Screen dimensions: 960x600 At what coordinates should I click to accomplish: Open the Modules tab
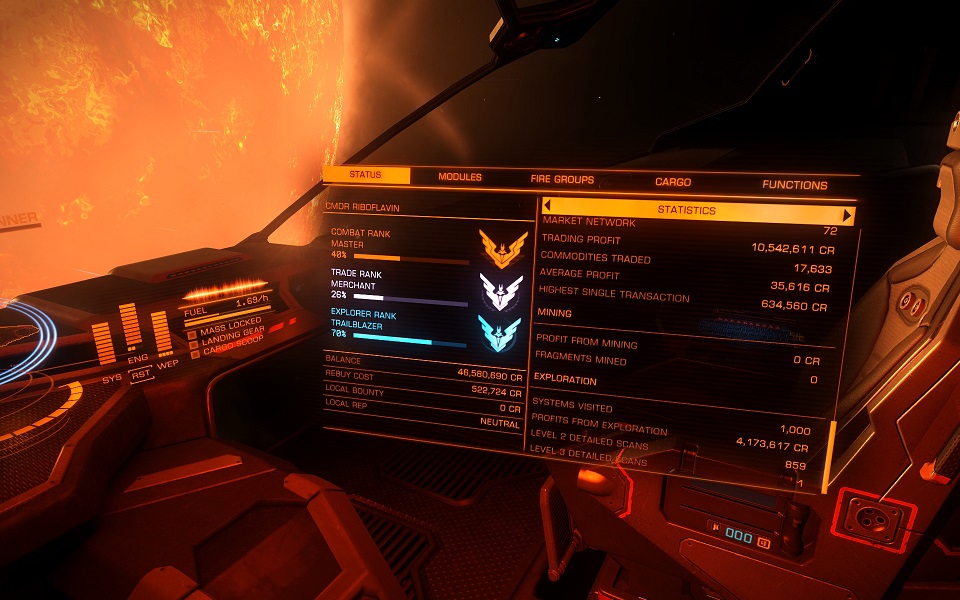tap(460, 177)
